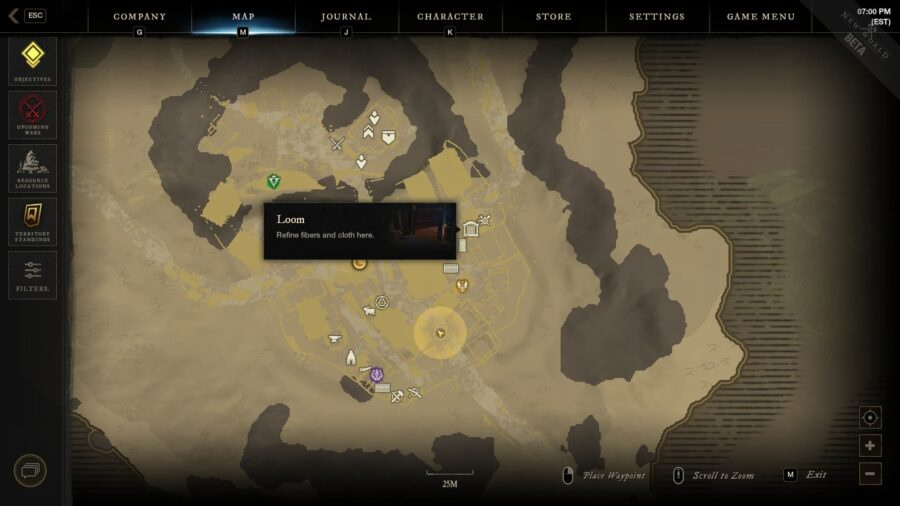Show the Objectives panel

click(32, 61)
